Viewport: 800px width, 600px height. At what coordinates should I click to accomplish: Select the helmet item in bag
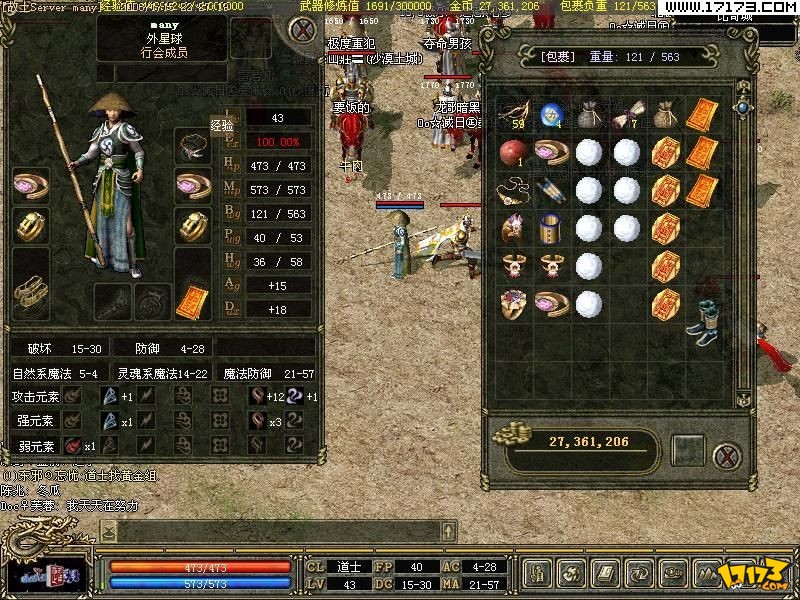pos(513,227)
